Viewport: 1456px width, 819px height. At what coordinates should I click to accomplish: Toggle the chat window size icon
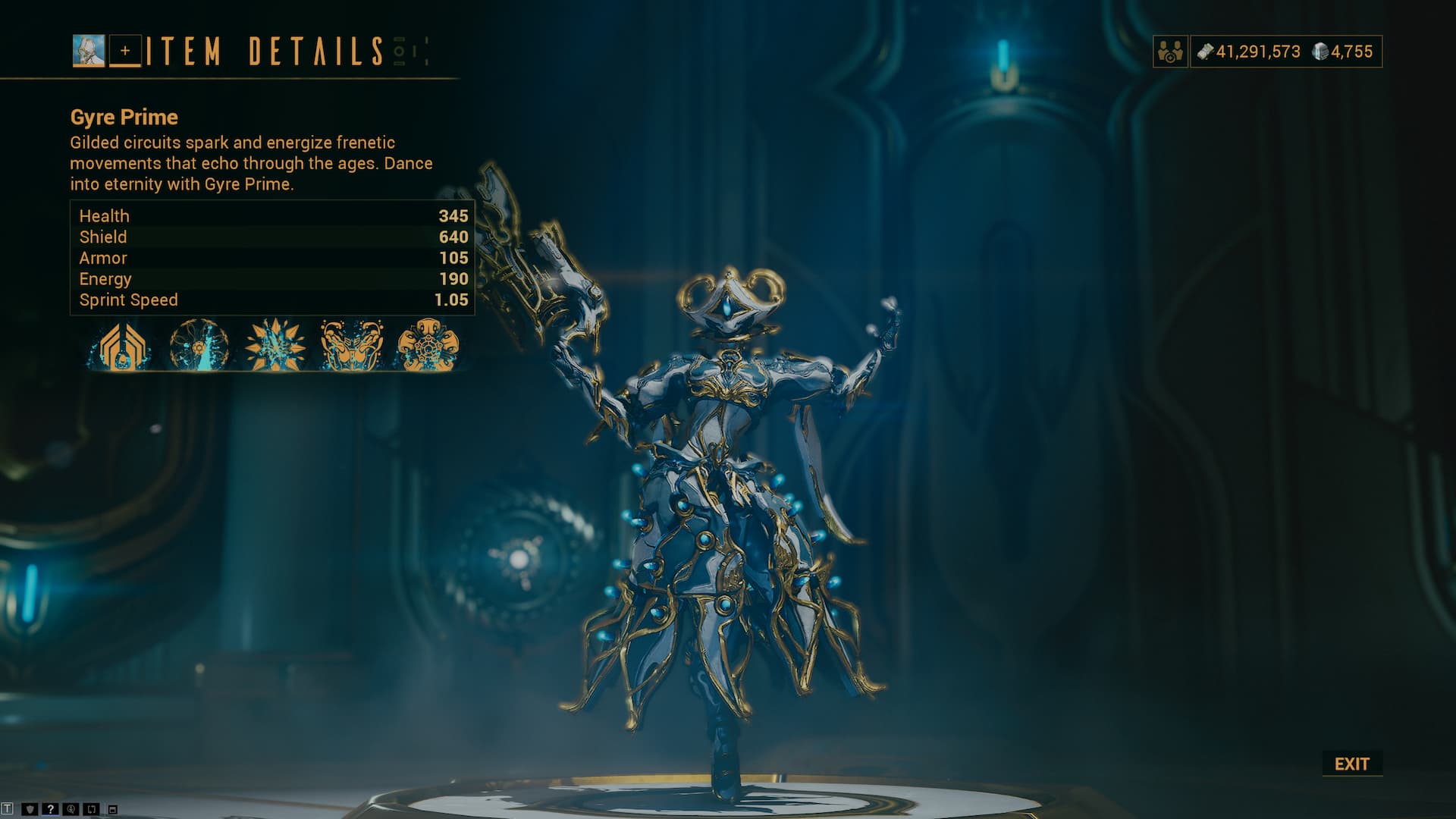click(x=113, y=810)
